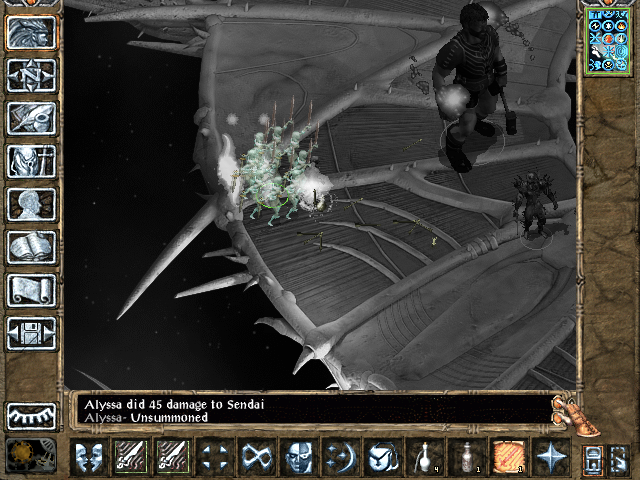This screenshot has height=480, width=640.
Task: Choose the first sword weapon slot
Action: pyautogui.click(x=130, y=457)
